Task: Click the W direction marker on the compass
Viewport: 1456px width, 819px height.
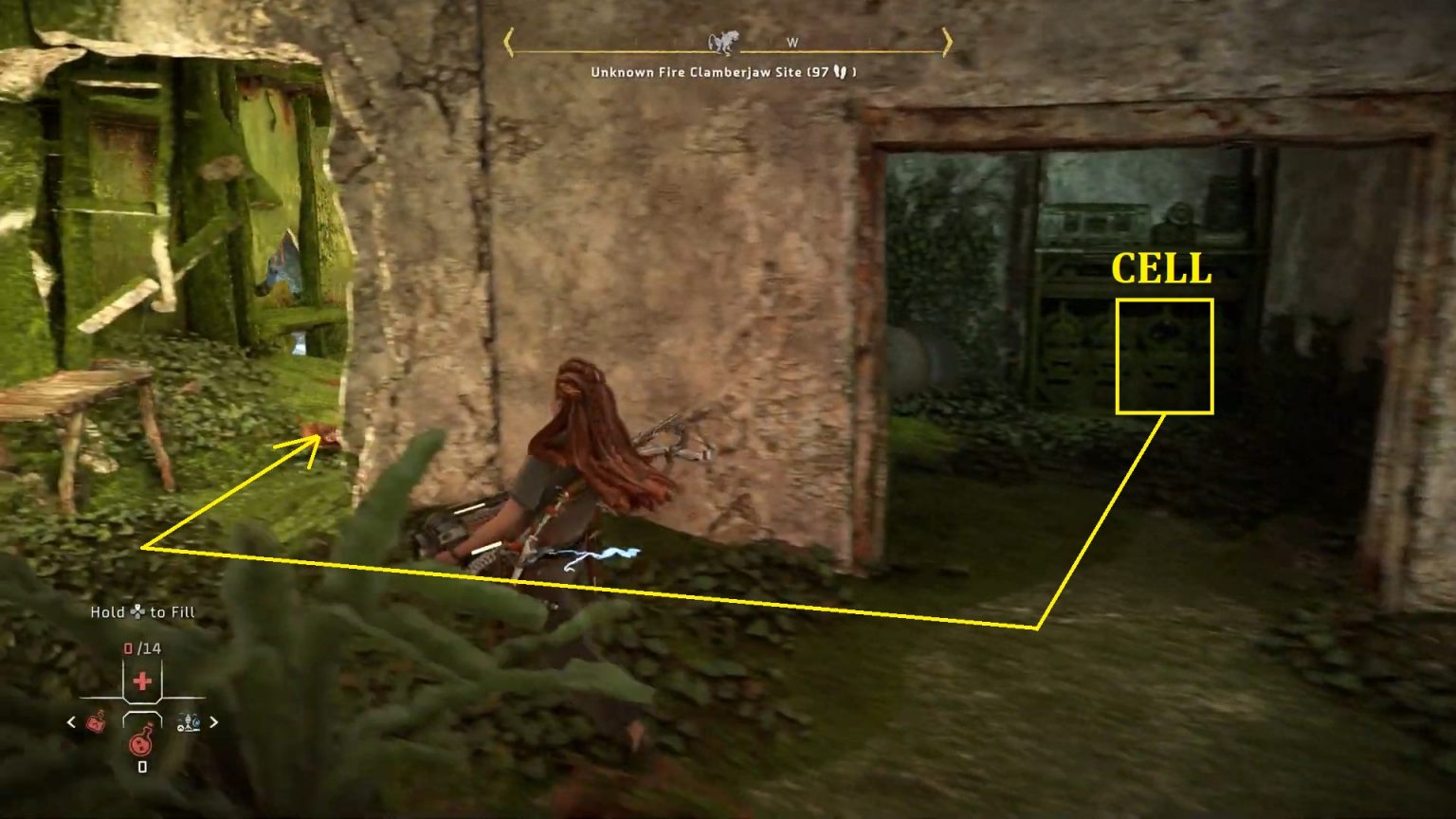Action: 792,42
